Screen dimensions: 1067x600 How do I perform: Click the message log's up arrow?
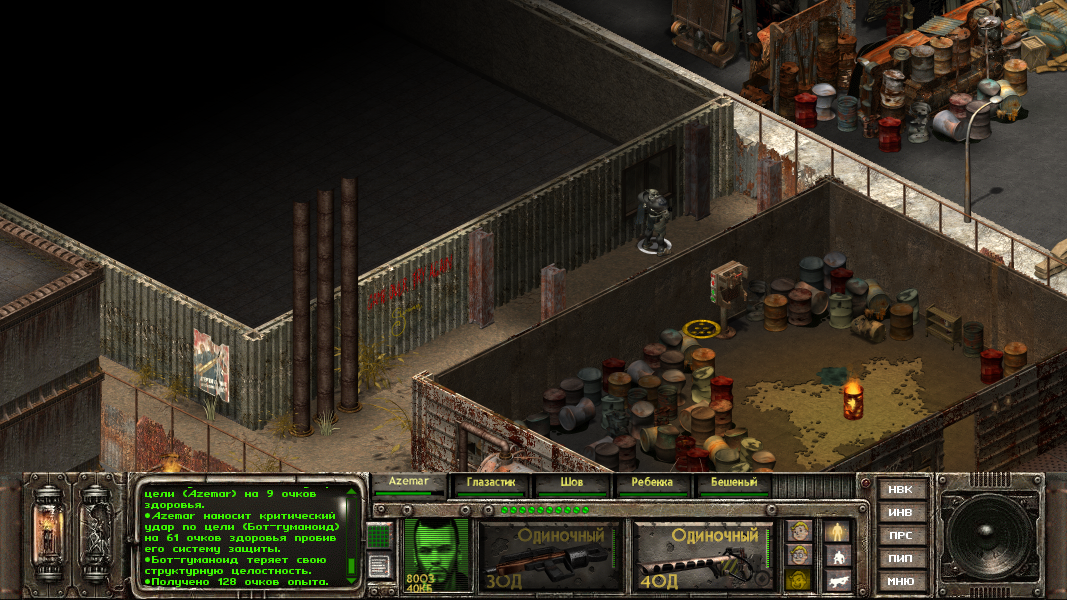[352, 493]
